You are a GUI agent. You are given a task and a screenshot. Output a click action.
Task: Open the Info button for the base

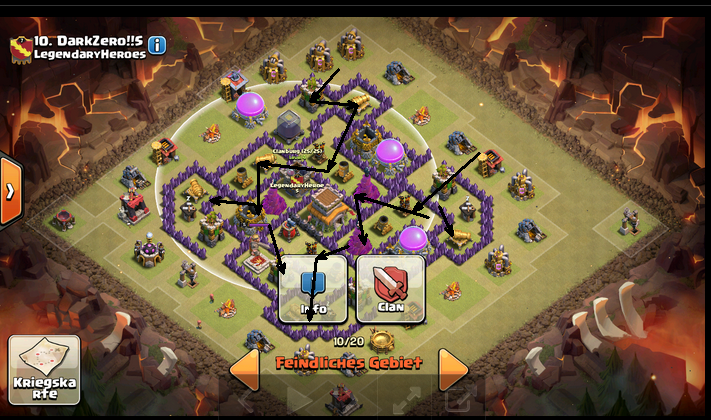pos(314,289)
